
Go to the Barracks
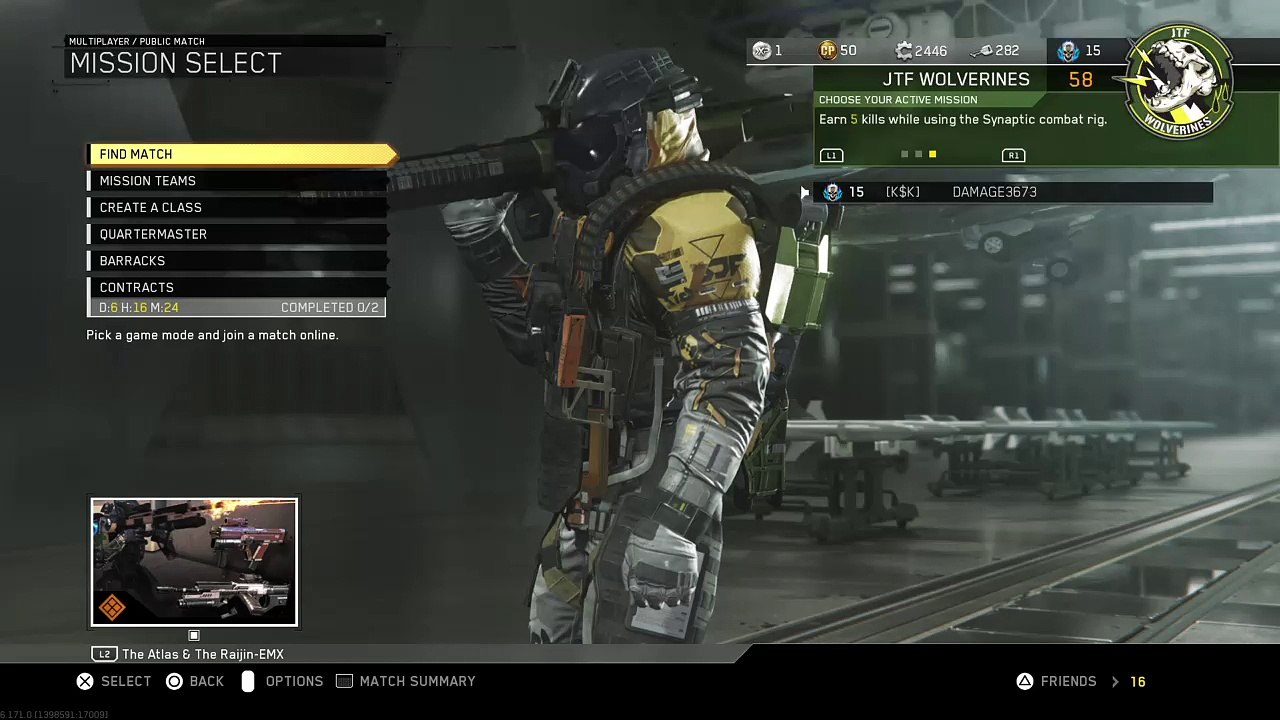coord(238,261)
